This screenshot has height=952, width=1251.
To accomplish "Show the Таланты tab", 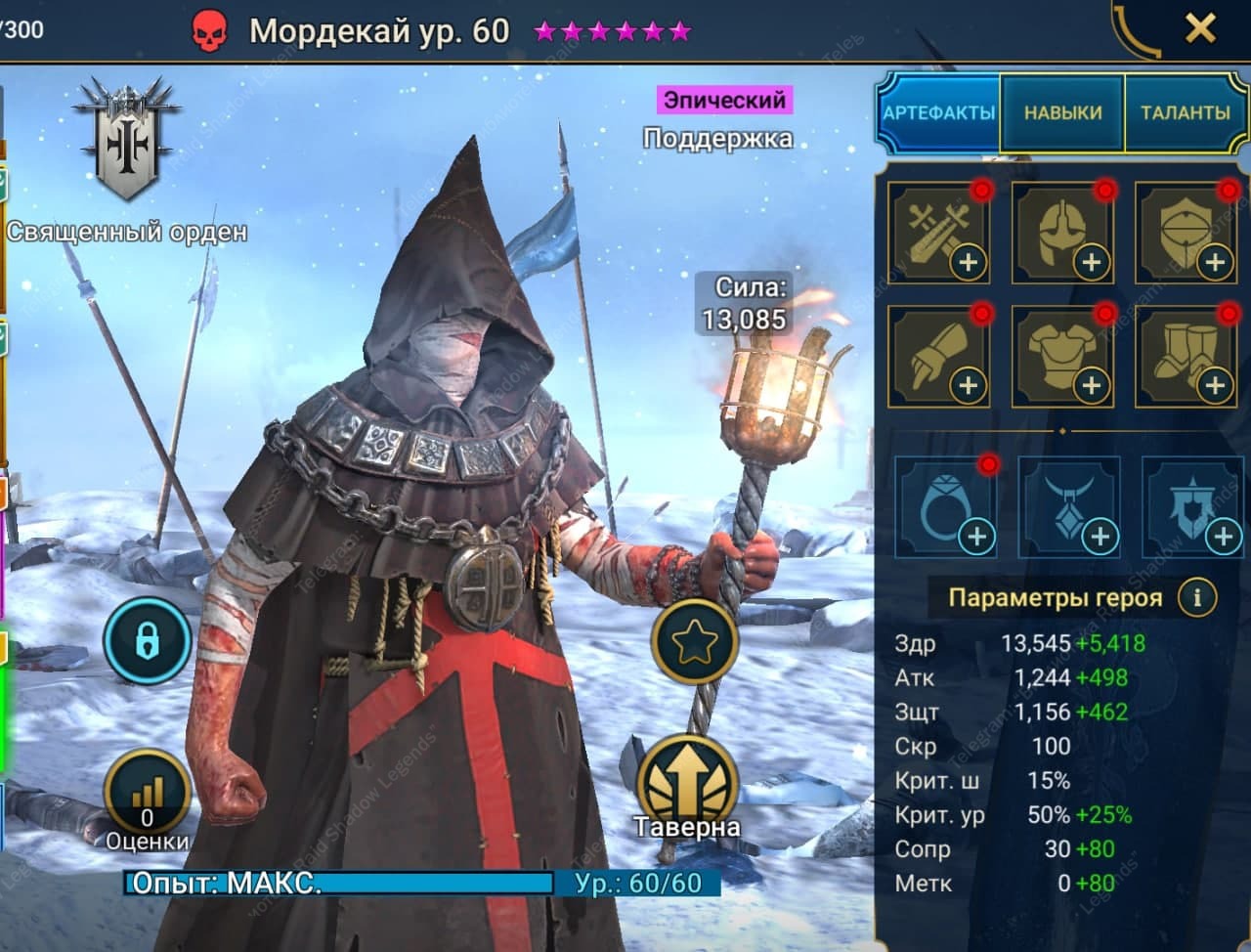I will (1186, 112).
